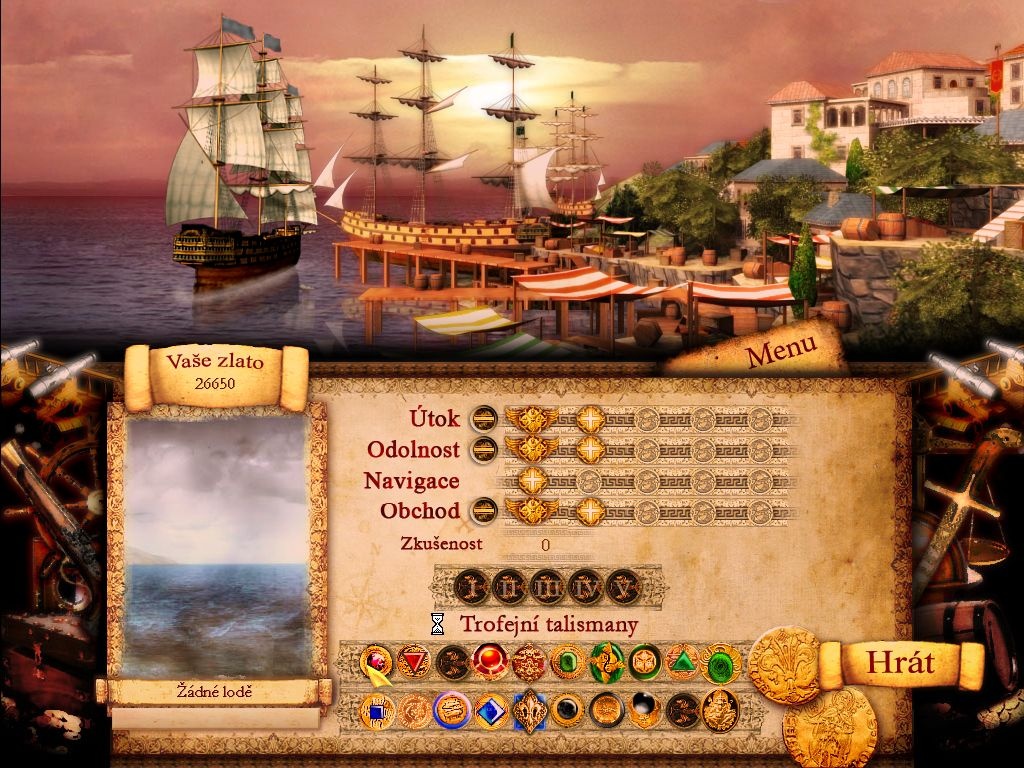Image resolution: width=1024 pixels, height=768 pixels.
Task: Pick the red orb talisman
Action: [490, 662]
